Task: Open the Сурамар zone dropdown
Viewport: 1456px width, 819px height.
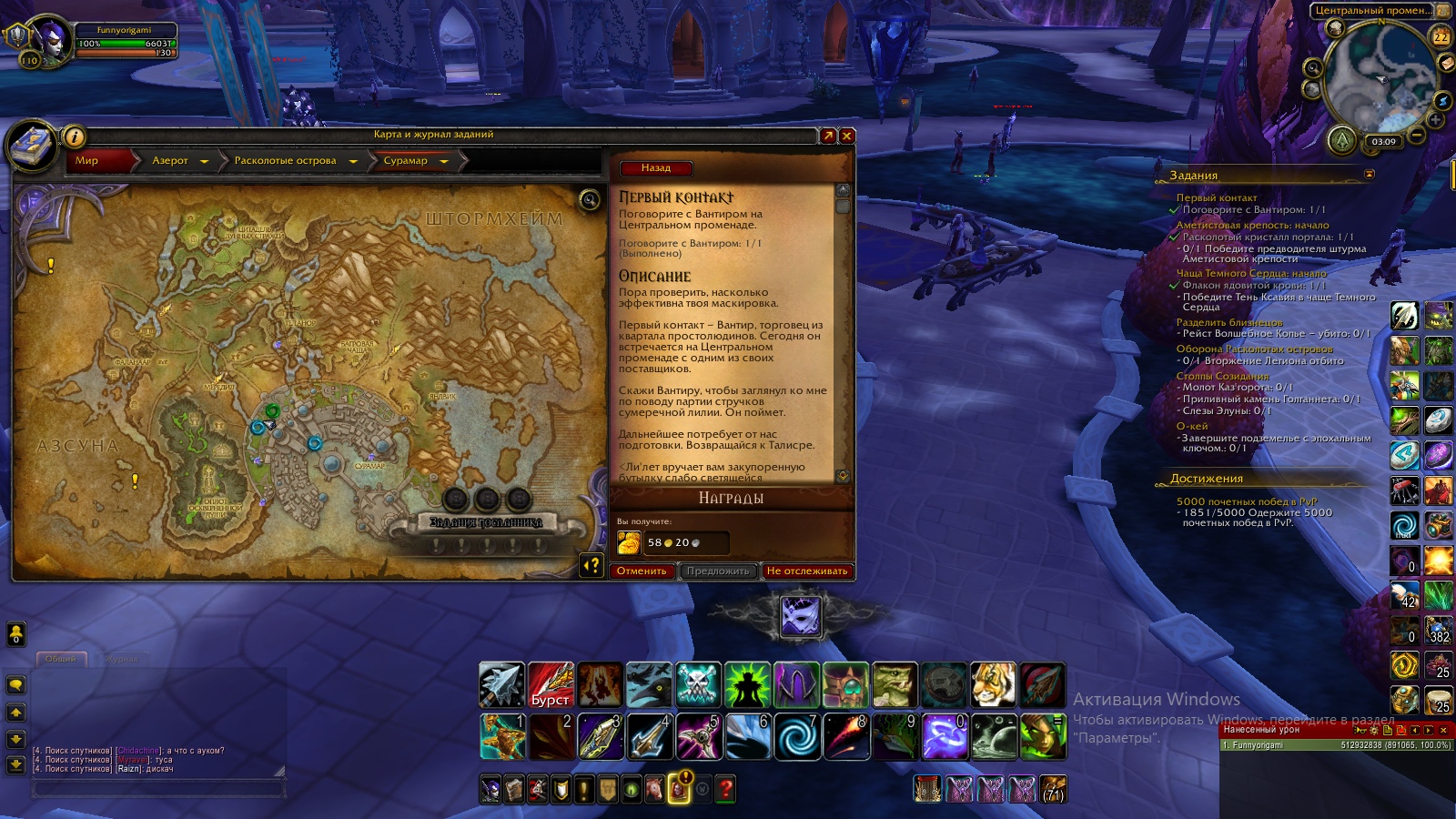Action: 444,162
